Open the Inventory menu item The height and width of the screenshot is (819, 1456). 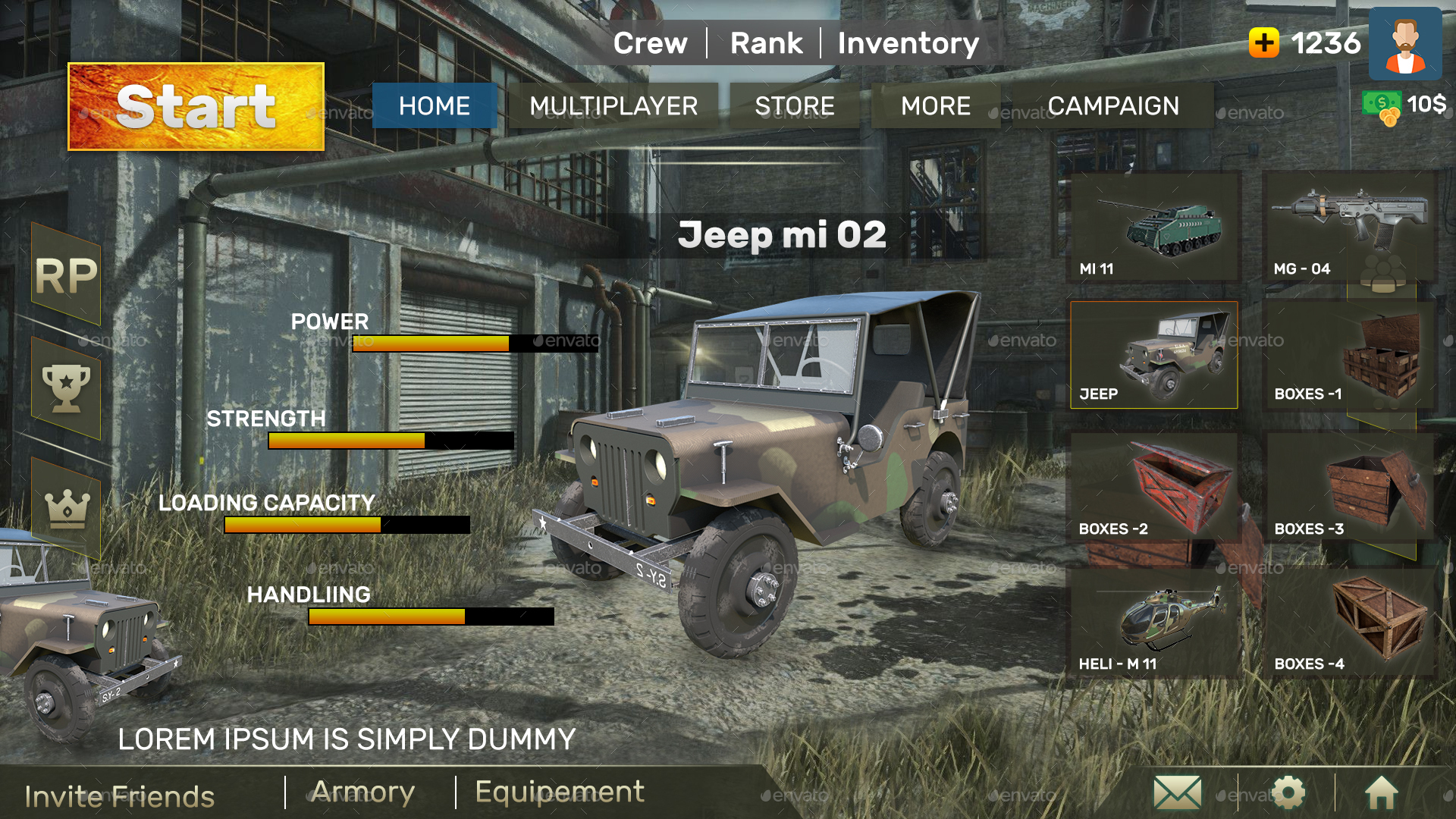908,43
